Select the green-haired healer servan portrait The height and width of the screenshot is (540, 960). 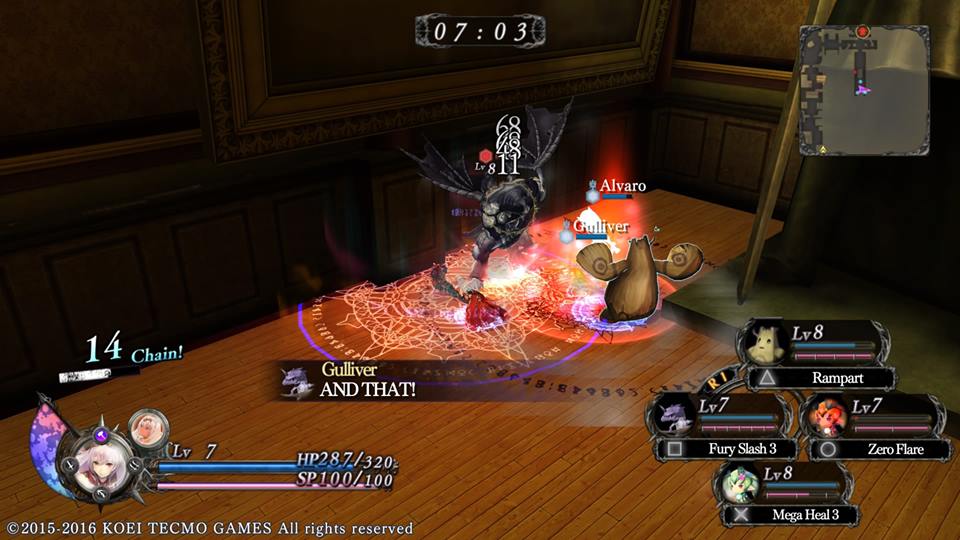(741, 482)
